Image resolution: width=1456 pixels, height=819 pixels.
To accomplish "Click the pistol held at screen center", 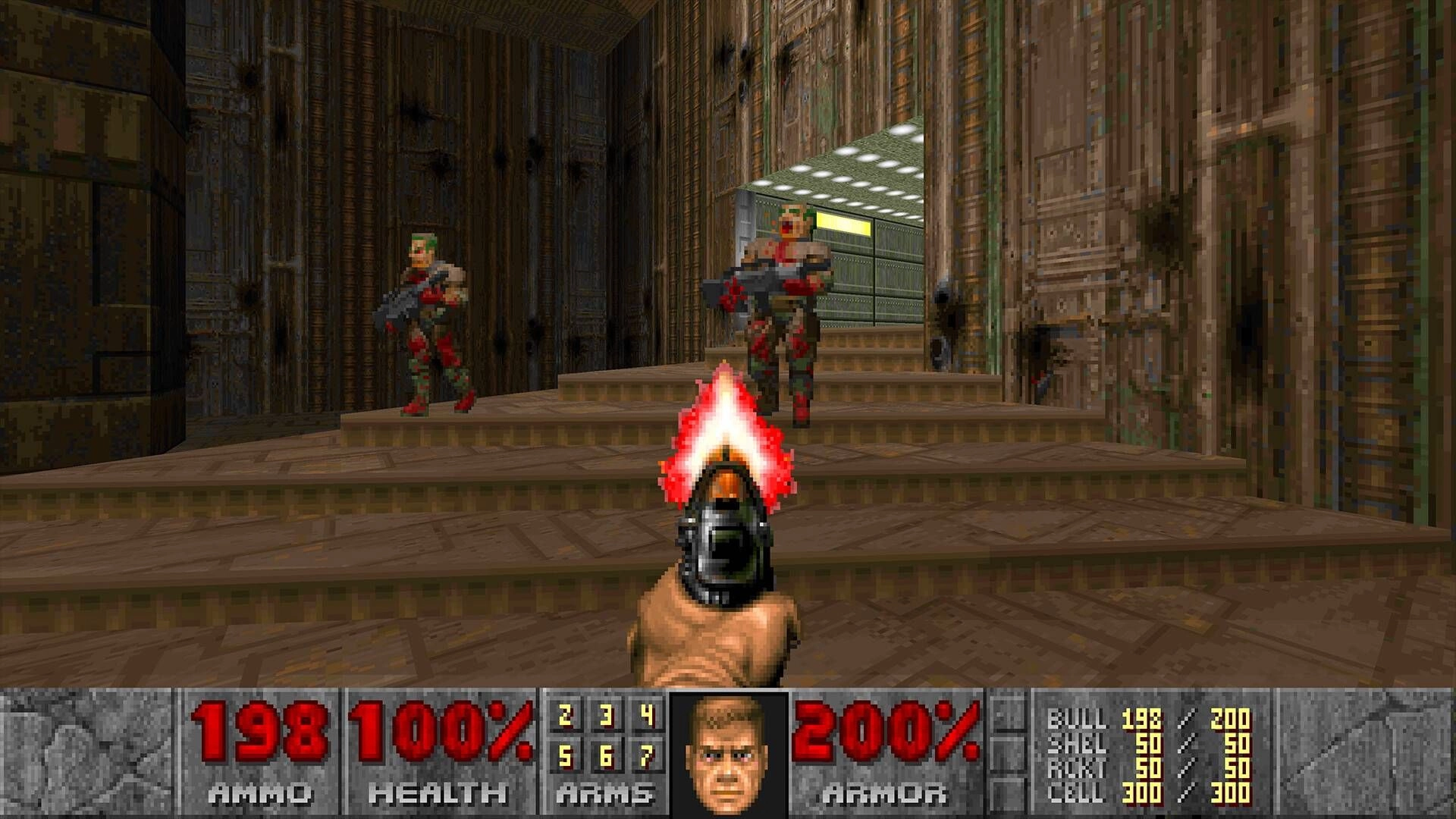I will (x=726, y=546).
